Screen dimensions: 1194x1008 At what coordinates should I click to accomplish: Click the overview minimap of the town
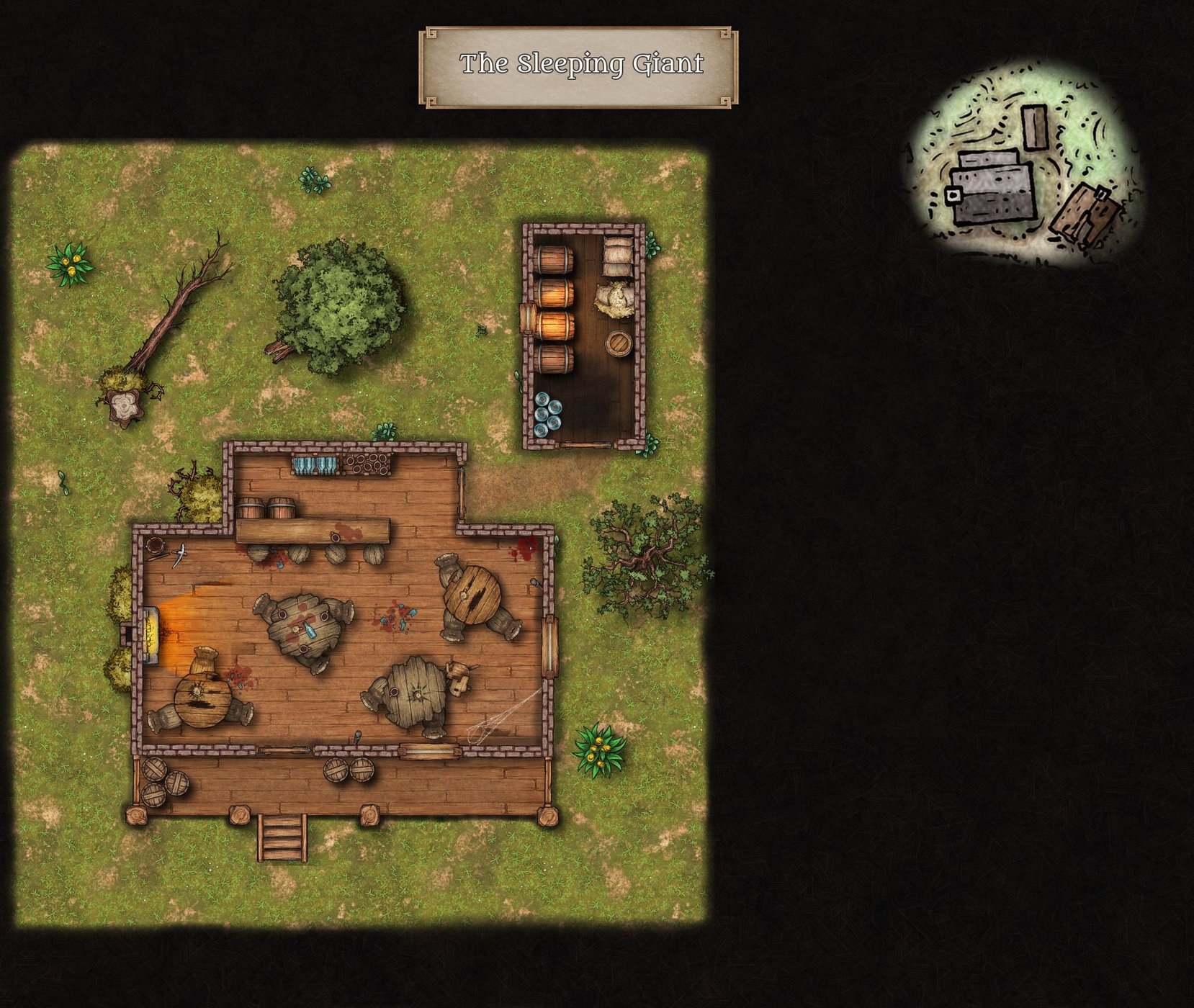coord(1023,167)
